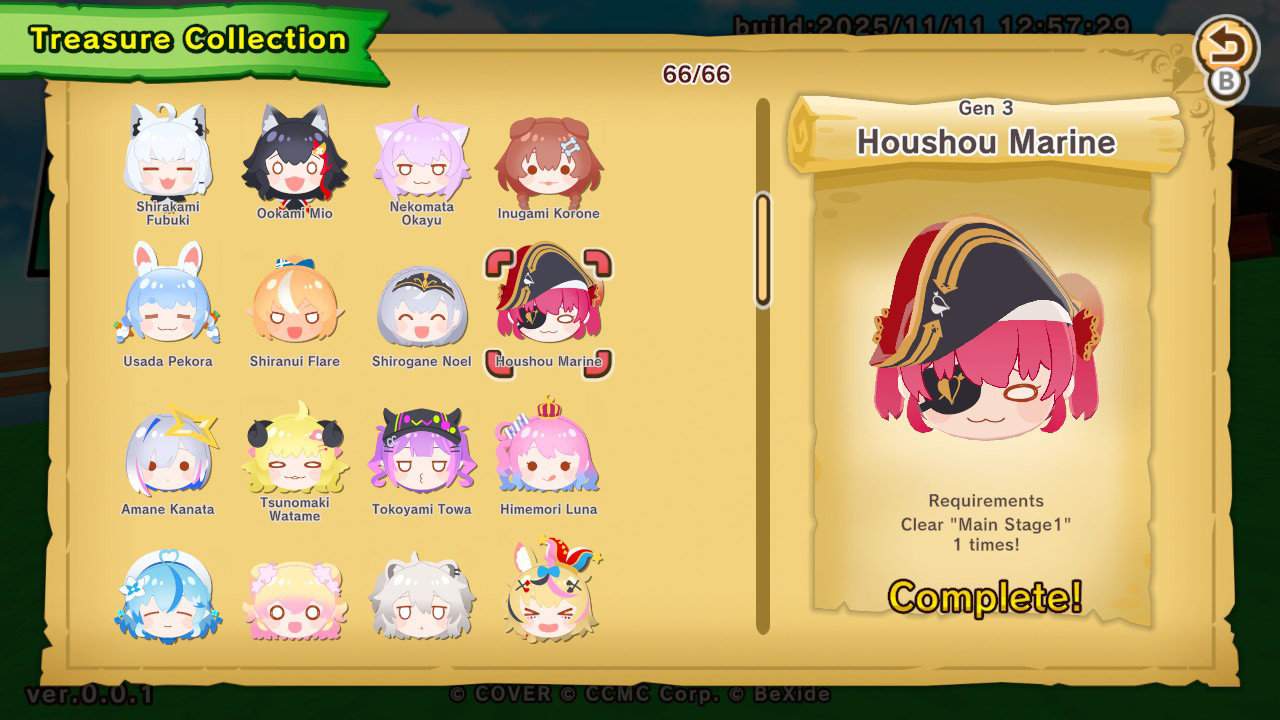Select the Tokoyami Towa character icon
This screenshot has height=720, width=1280.
pyautogui.click(x=421, y=452)
